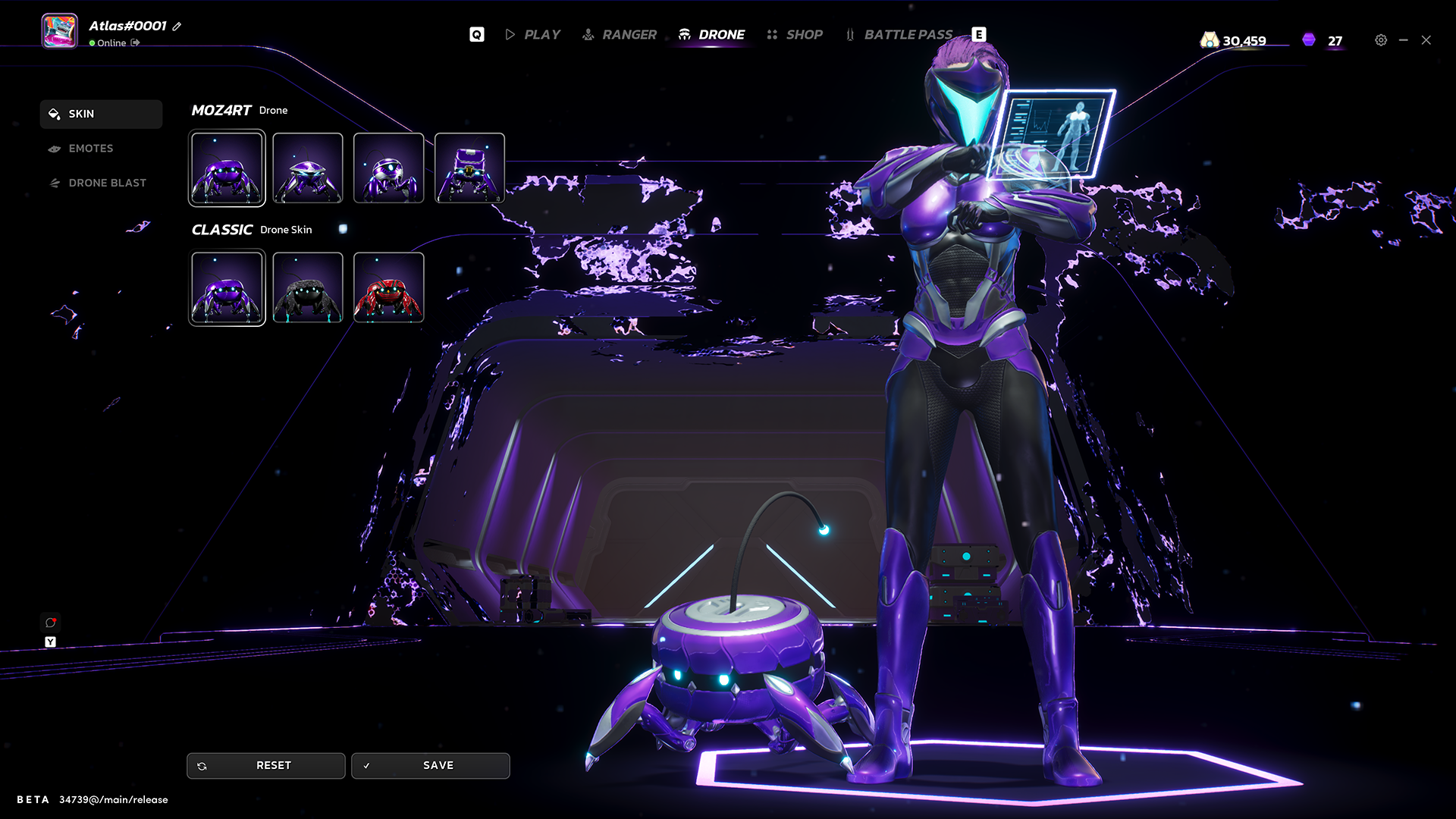Open the Play tab

point(533,35)
